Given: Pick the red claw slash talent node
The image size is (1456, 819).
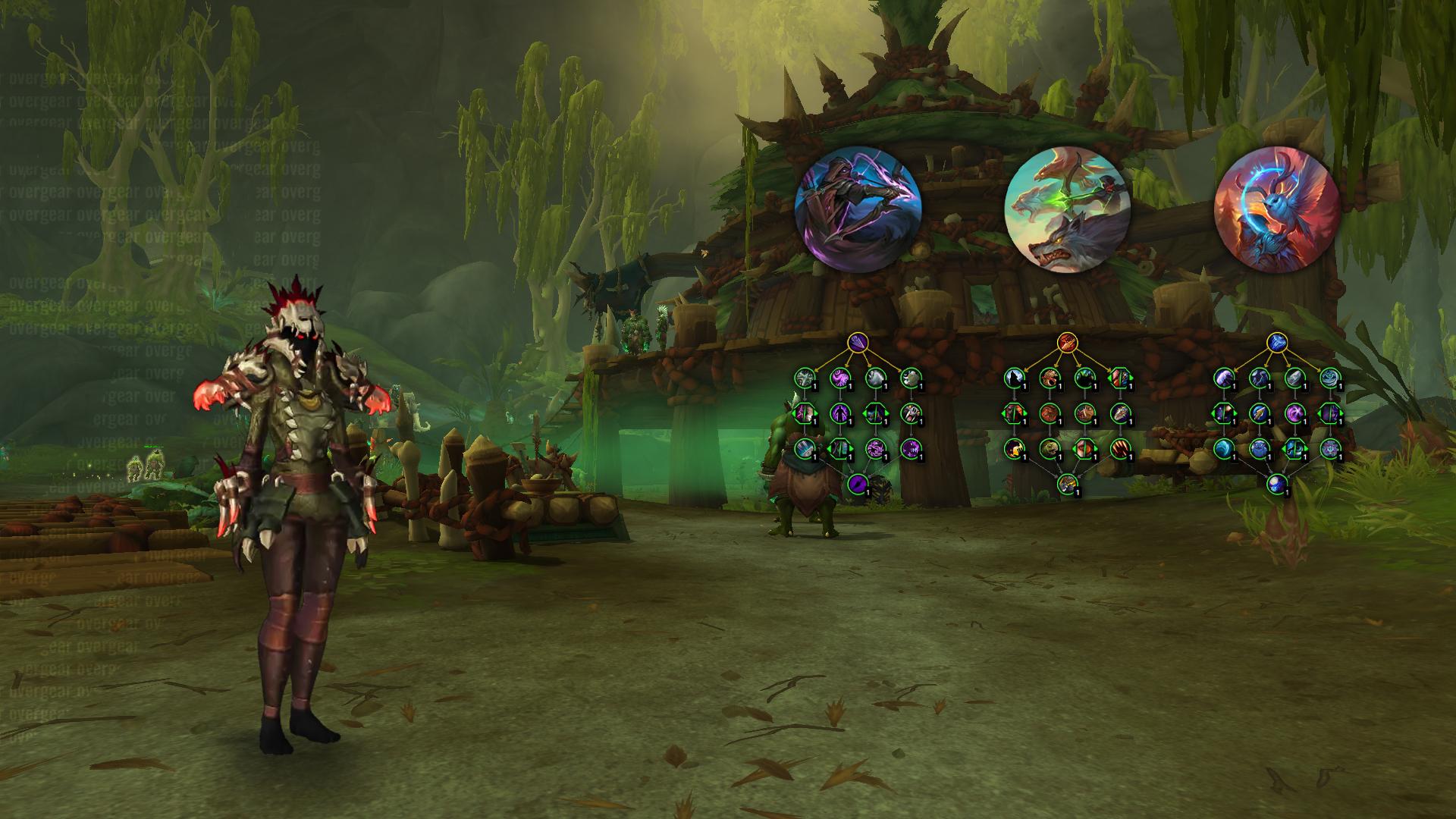Looking at the screenshot, I should [1119, 448].
